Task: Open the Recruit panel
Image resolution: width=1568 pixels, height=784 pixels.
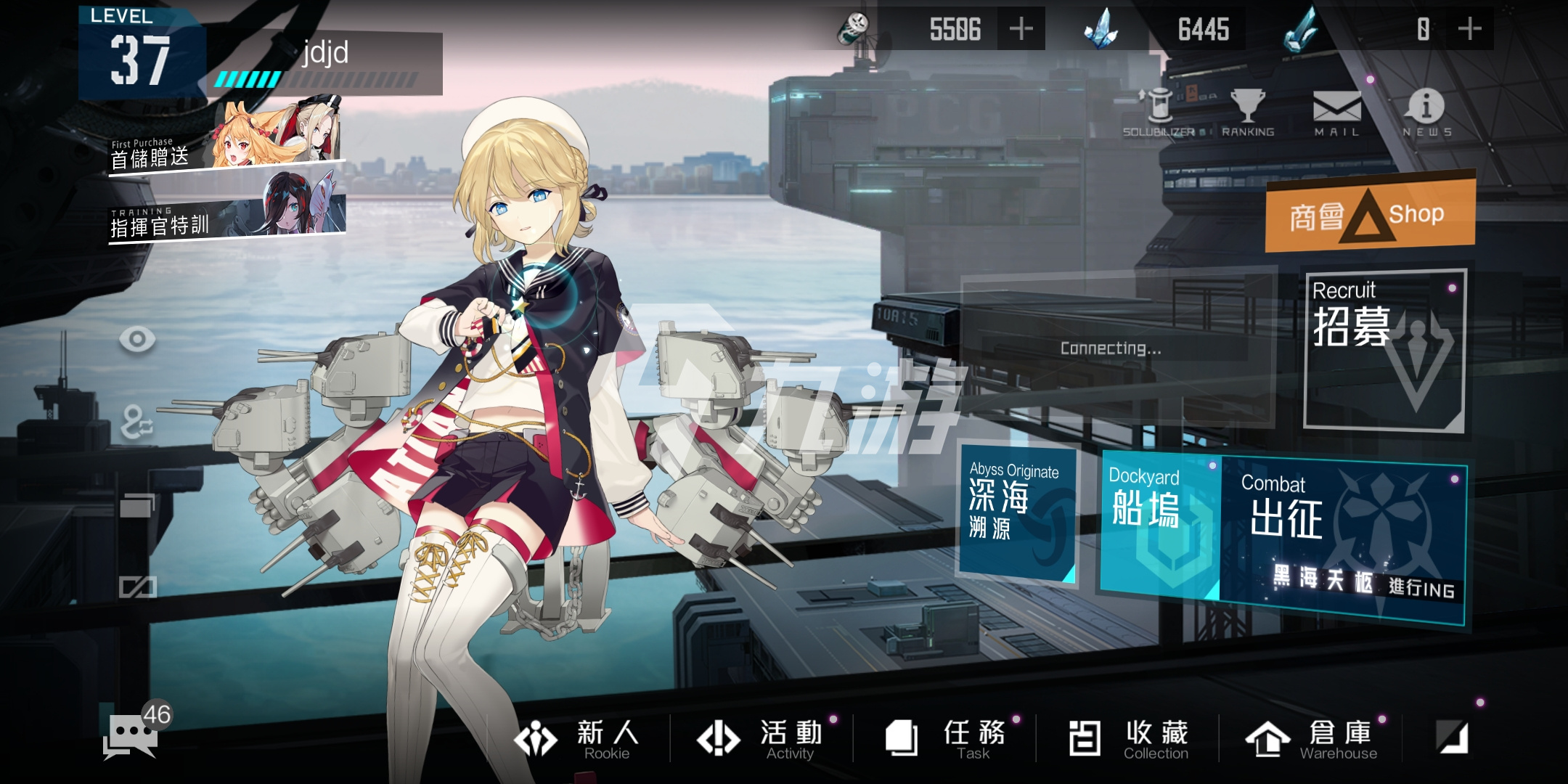Action: click(x=1385, y=351)
